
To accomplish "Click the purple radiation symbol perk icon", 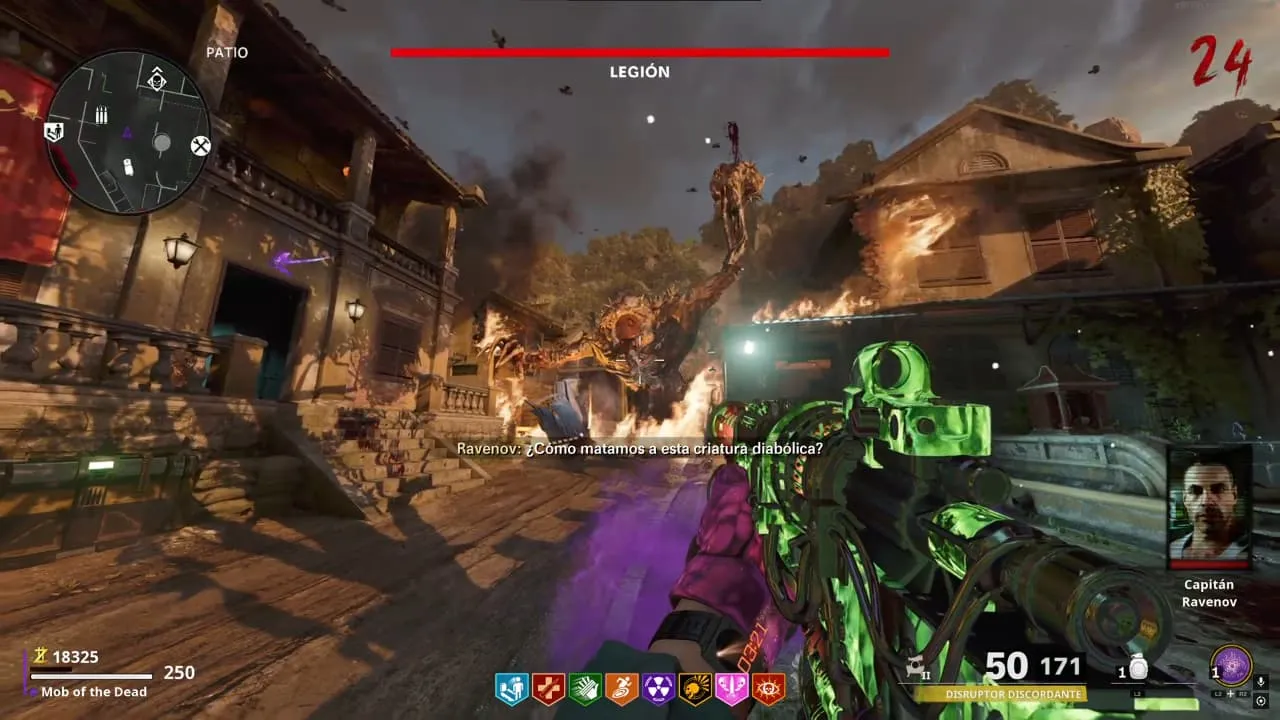I will pos(658,688).
